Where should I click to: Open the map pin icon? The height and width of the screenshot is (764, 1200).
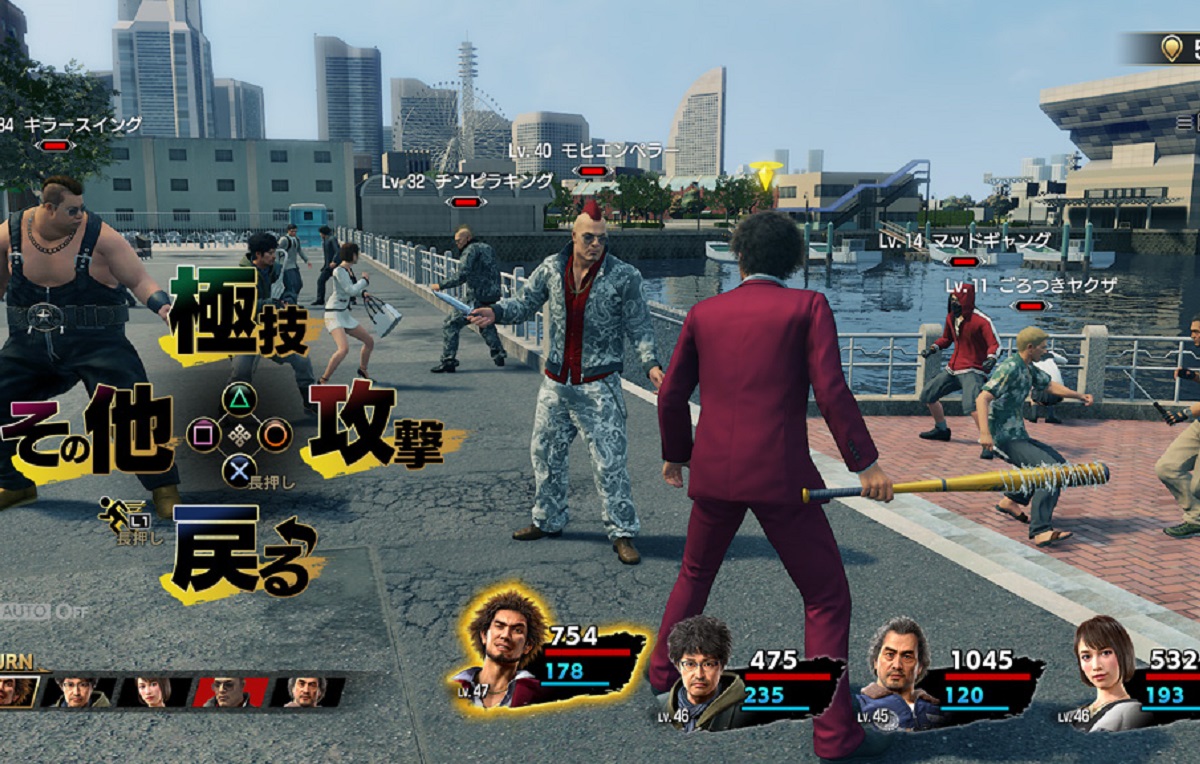[x=1171, y=48]
